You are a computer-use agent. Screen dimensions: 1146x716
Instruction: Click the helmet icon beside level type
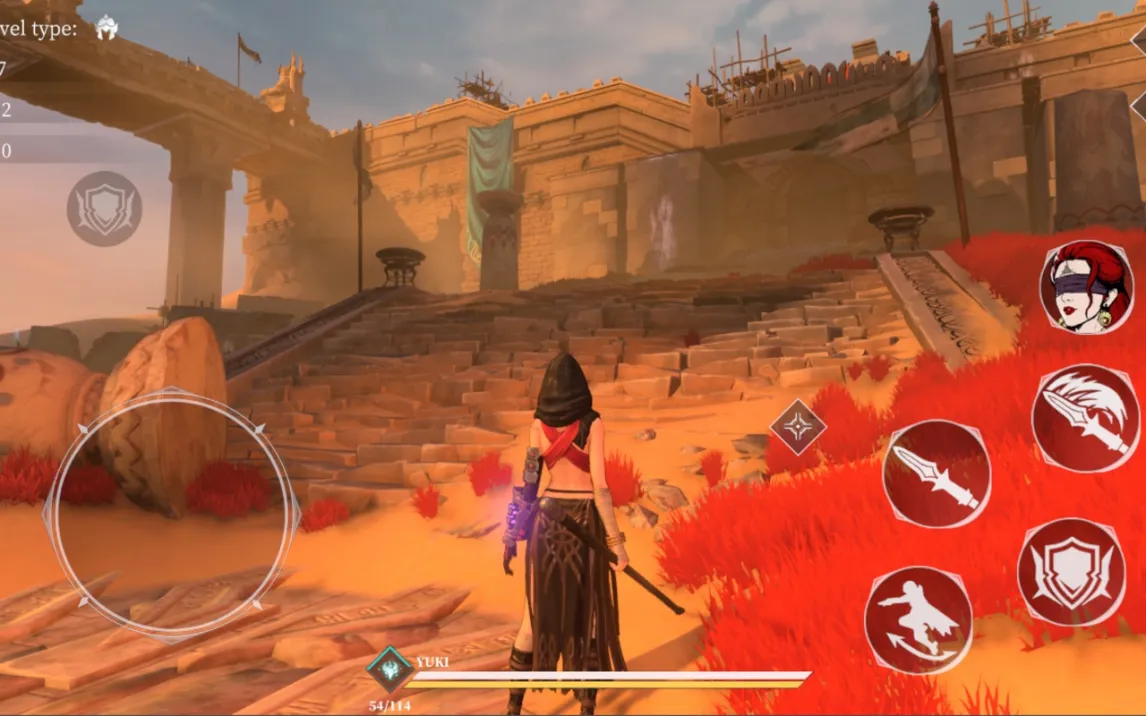(106, 28)
